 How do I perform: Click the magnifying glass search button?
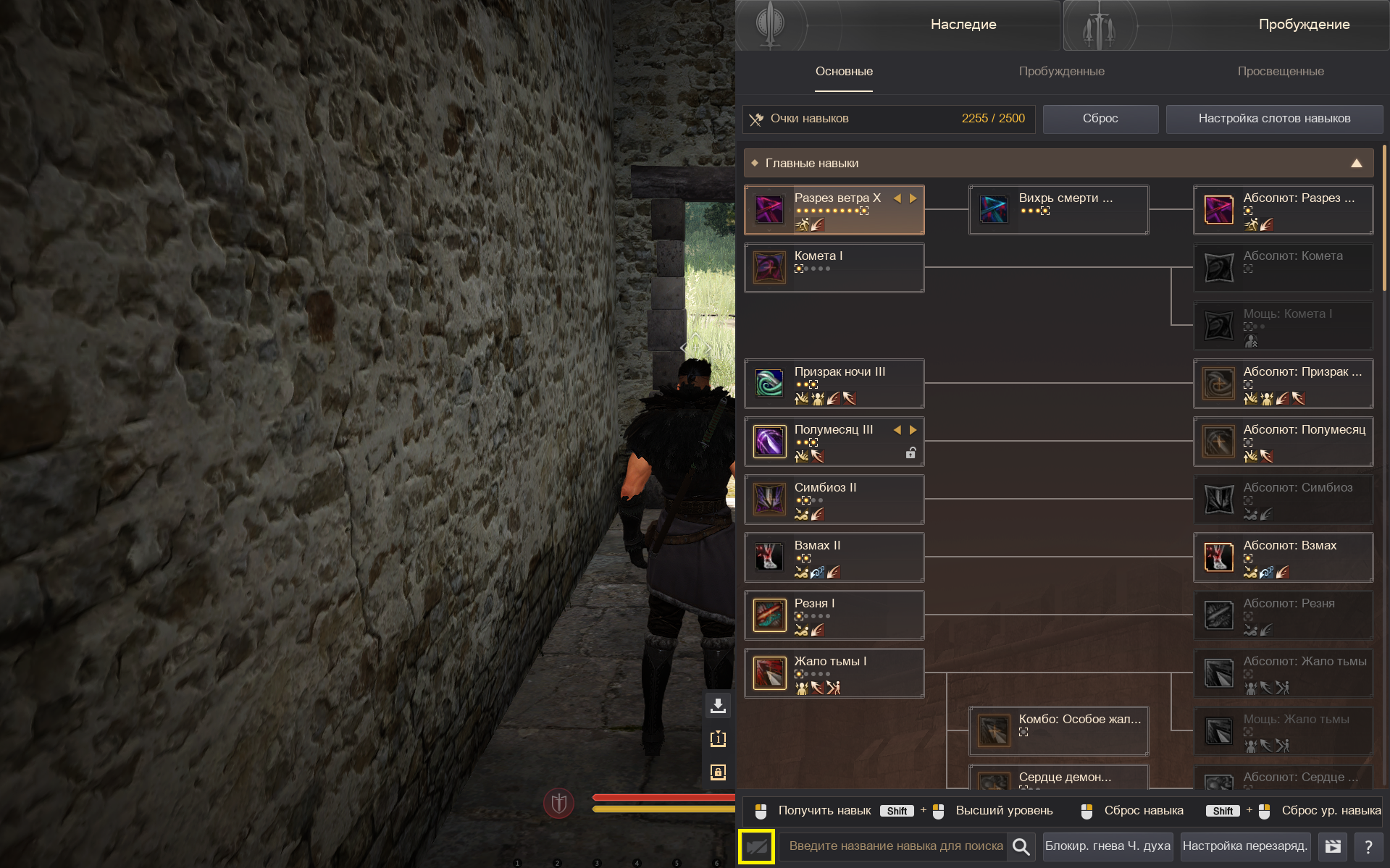coord(1021,846)
